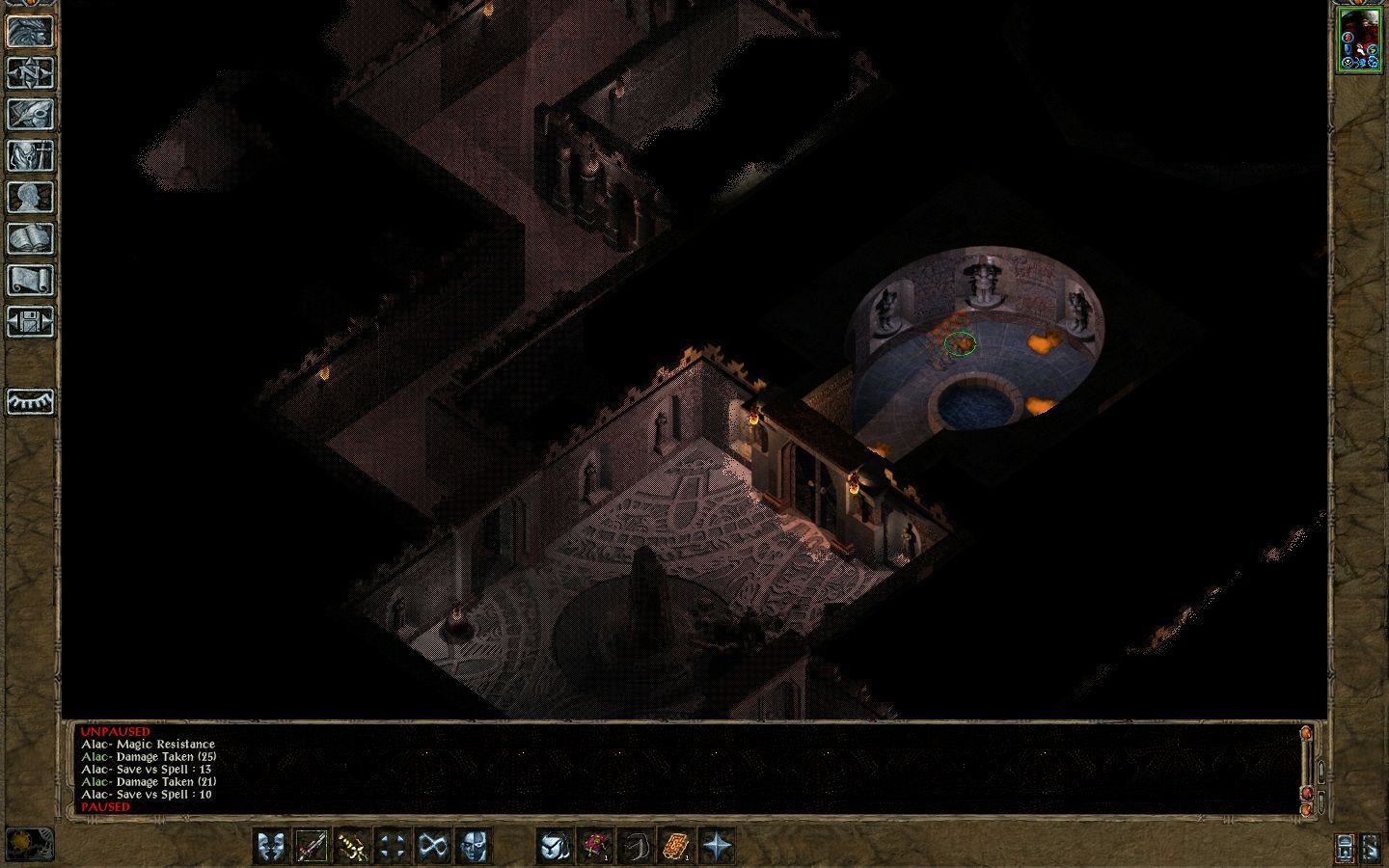
Task: Activate the half-masked face ability icon
Action: (473, 847)
